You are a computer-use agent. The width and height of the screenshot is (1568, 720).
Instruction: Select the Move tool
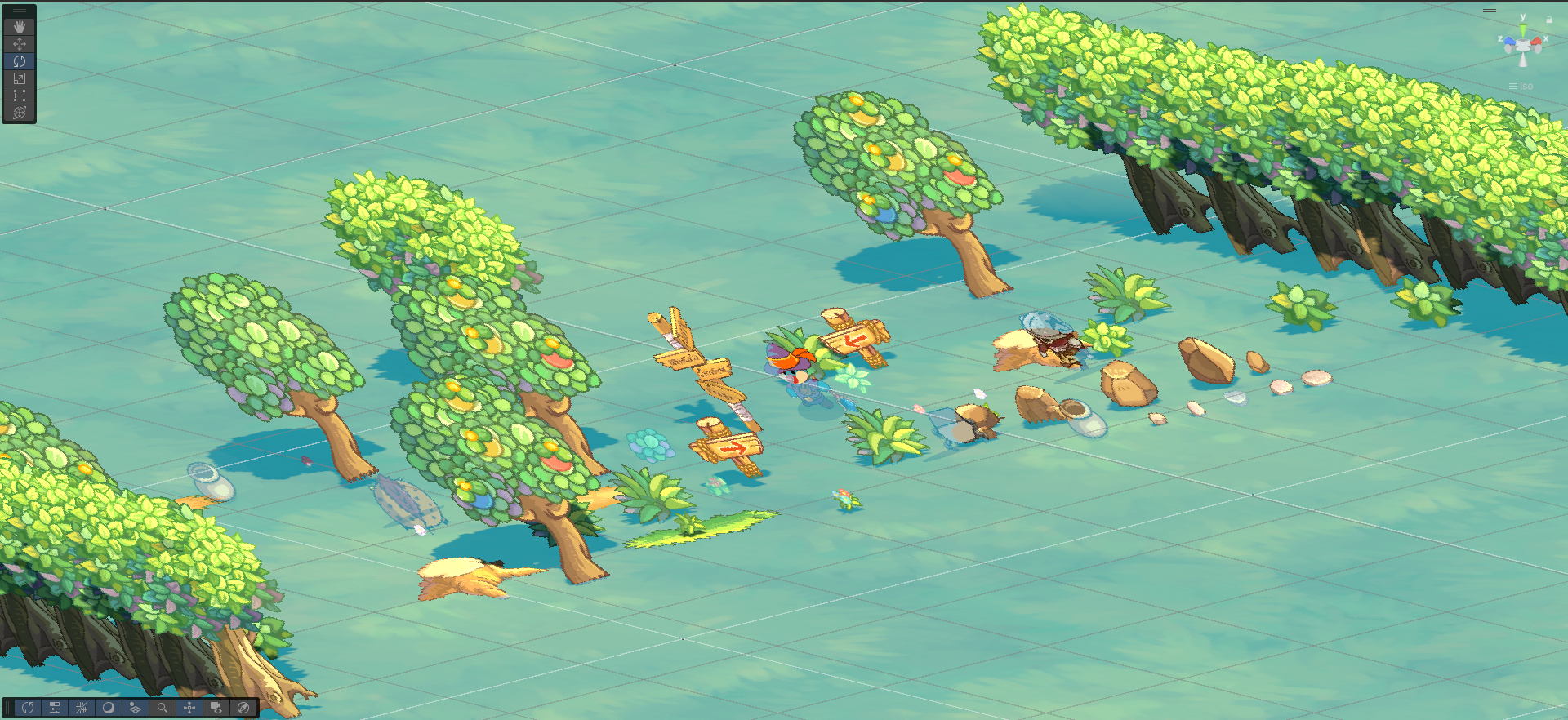[x=19, y=43]
